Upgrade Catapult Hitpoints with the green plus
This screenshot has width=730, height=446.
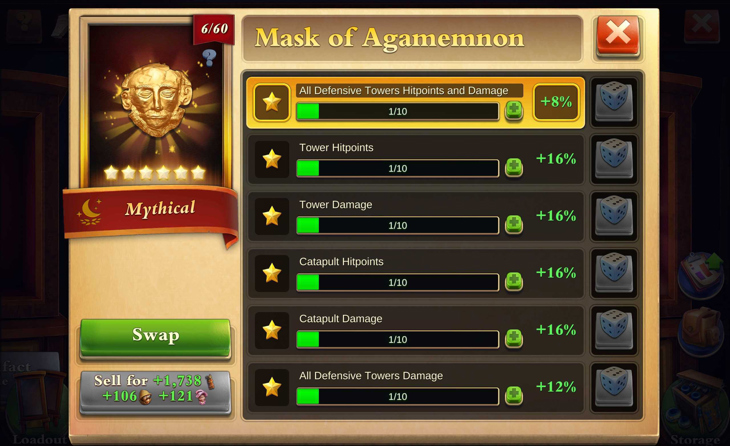(514, 281)
